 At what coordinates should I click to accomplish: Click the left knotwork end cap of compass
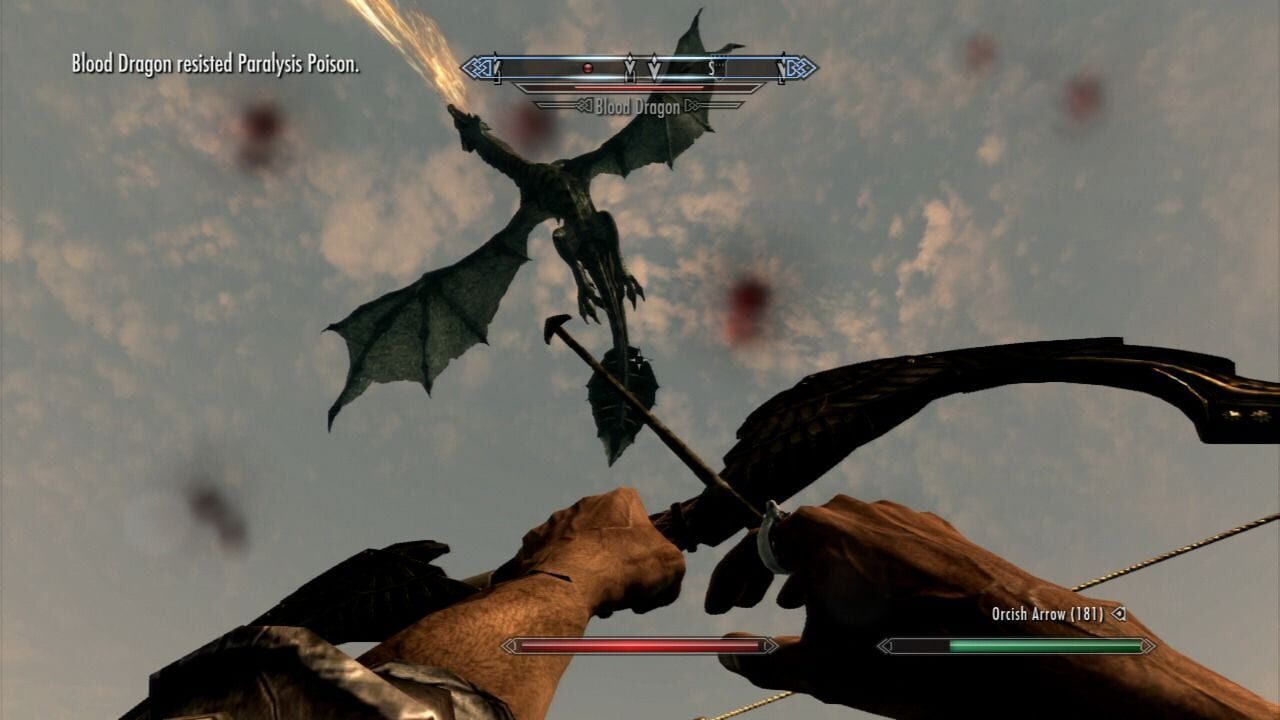(x=476, y=67)
